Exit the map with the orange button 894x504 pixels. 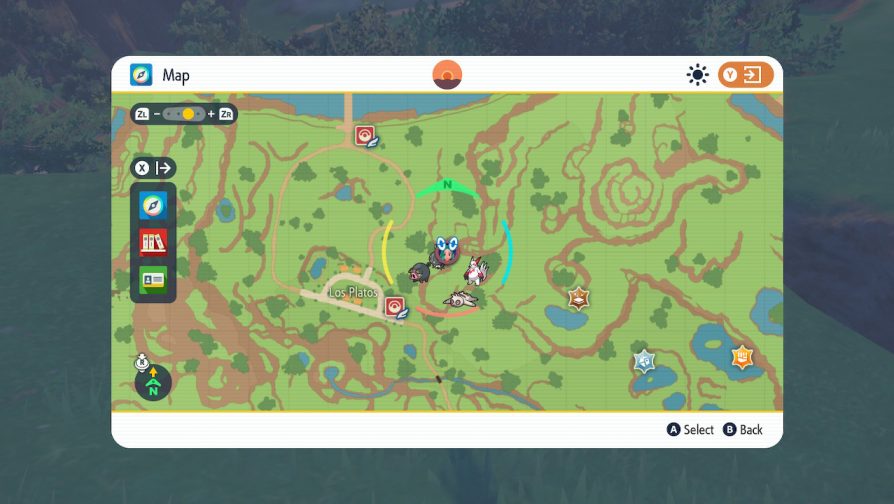click(745, 75)
